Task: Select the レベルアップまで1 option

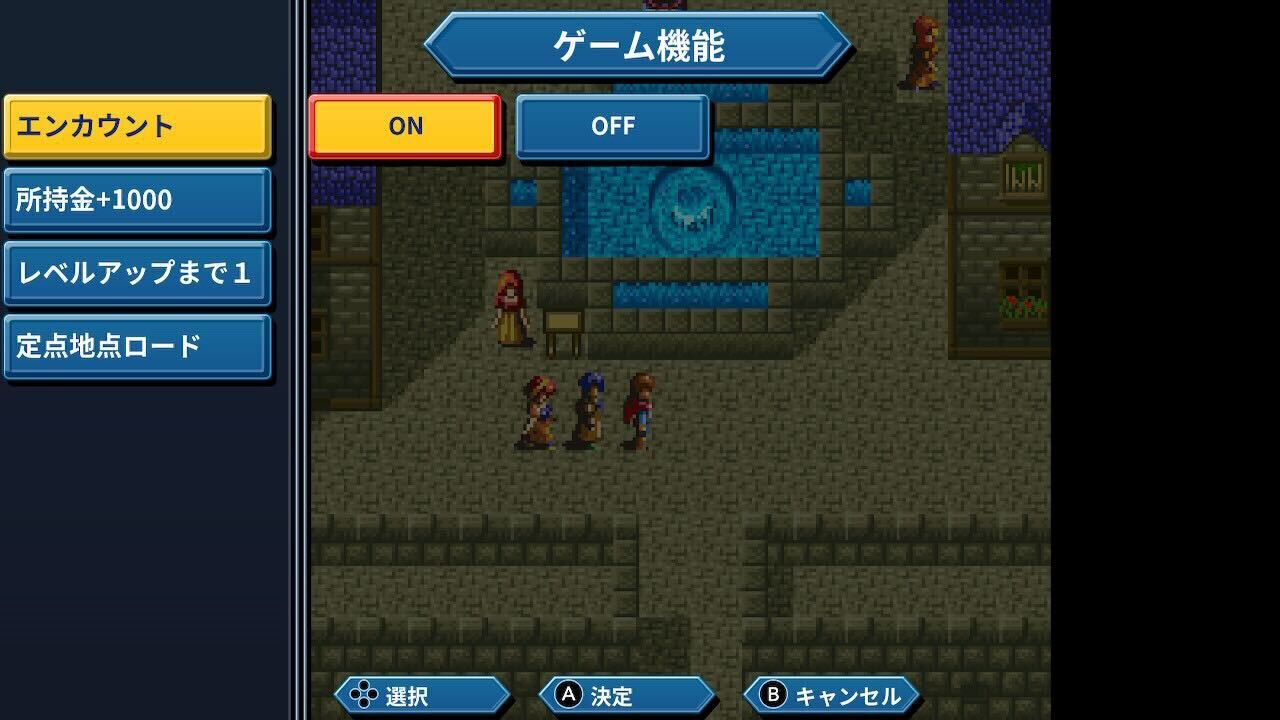Action: [x=137, y=271]
